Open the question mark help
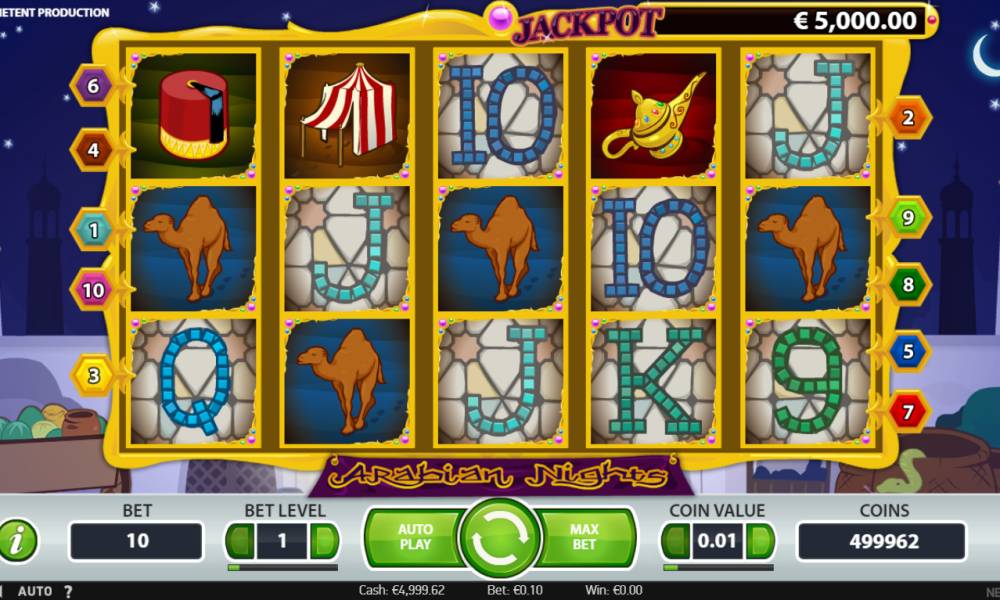Viewport: 1000px width, 600px height. tap(68, 591)
